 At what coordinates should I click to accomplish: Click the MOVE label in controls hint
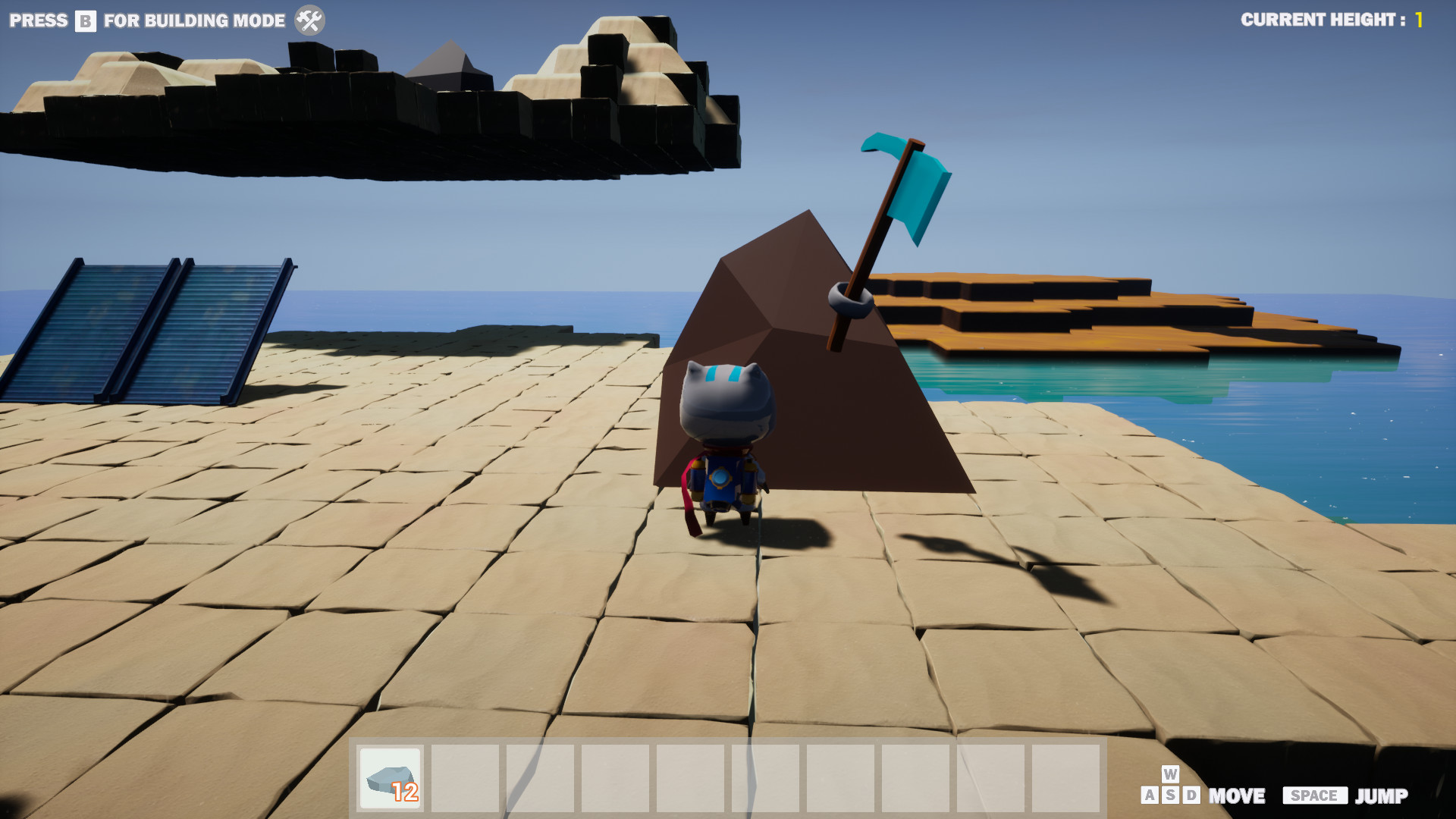pyautogui.click(x=1238, y=796)
